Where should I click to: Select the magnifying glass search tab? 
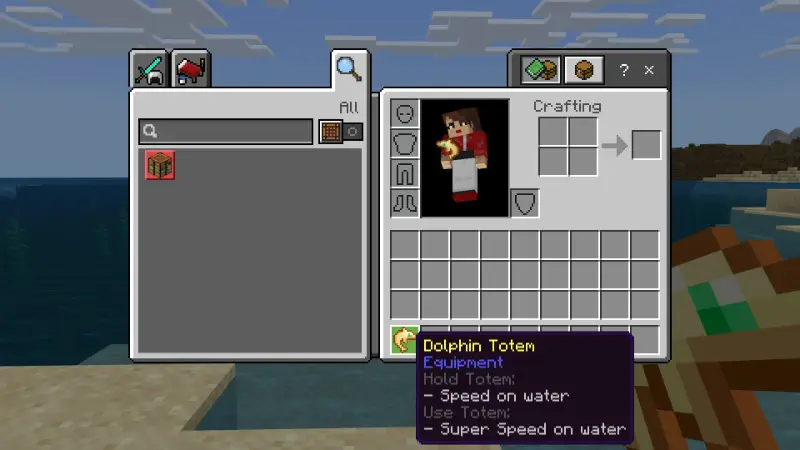click(x=348, y=69)
